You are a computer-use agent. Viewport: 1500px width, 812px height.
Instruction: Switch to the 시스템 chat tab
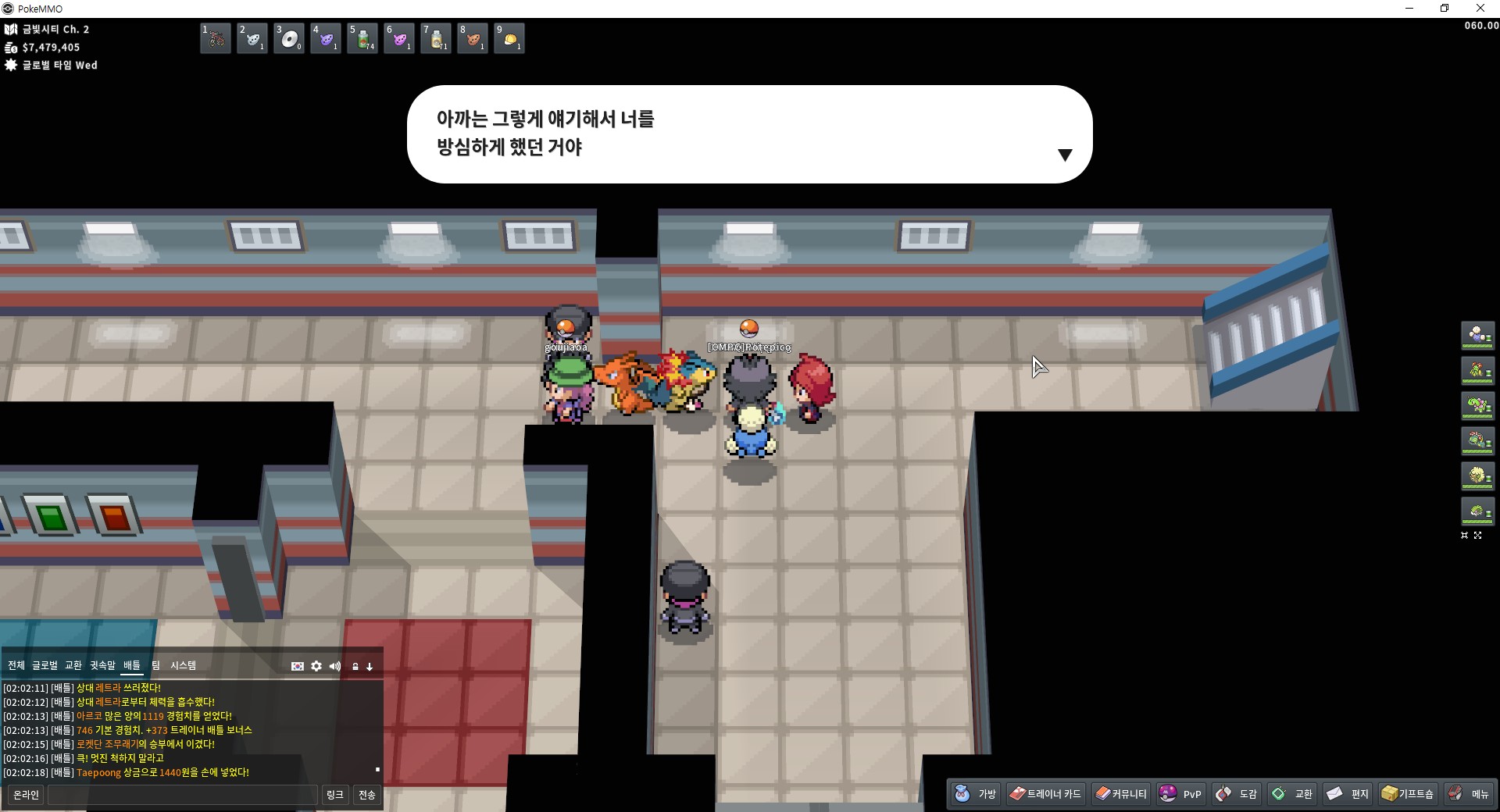pos(183,665)
